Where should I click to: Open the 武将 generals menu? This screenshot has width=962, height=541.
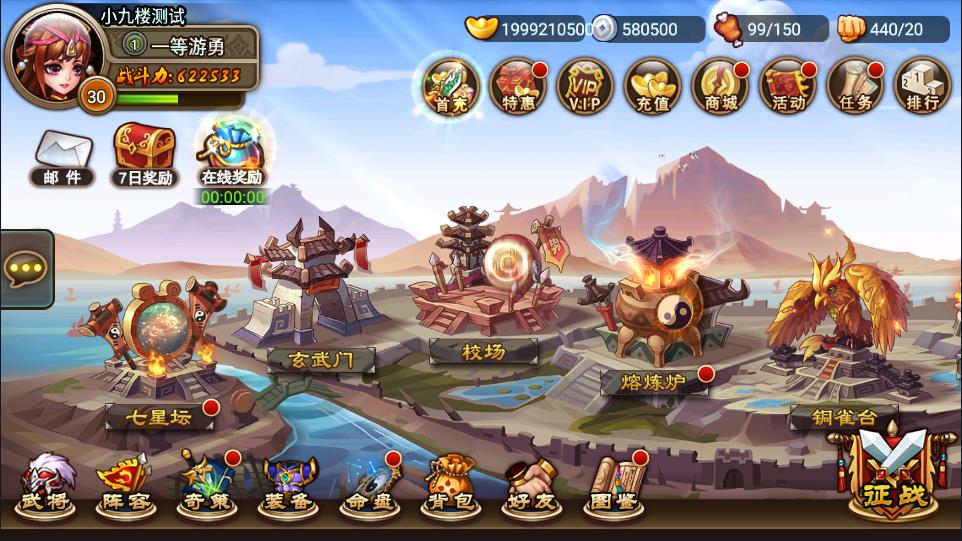point(46,484)
